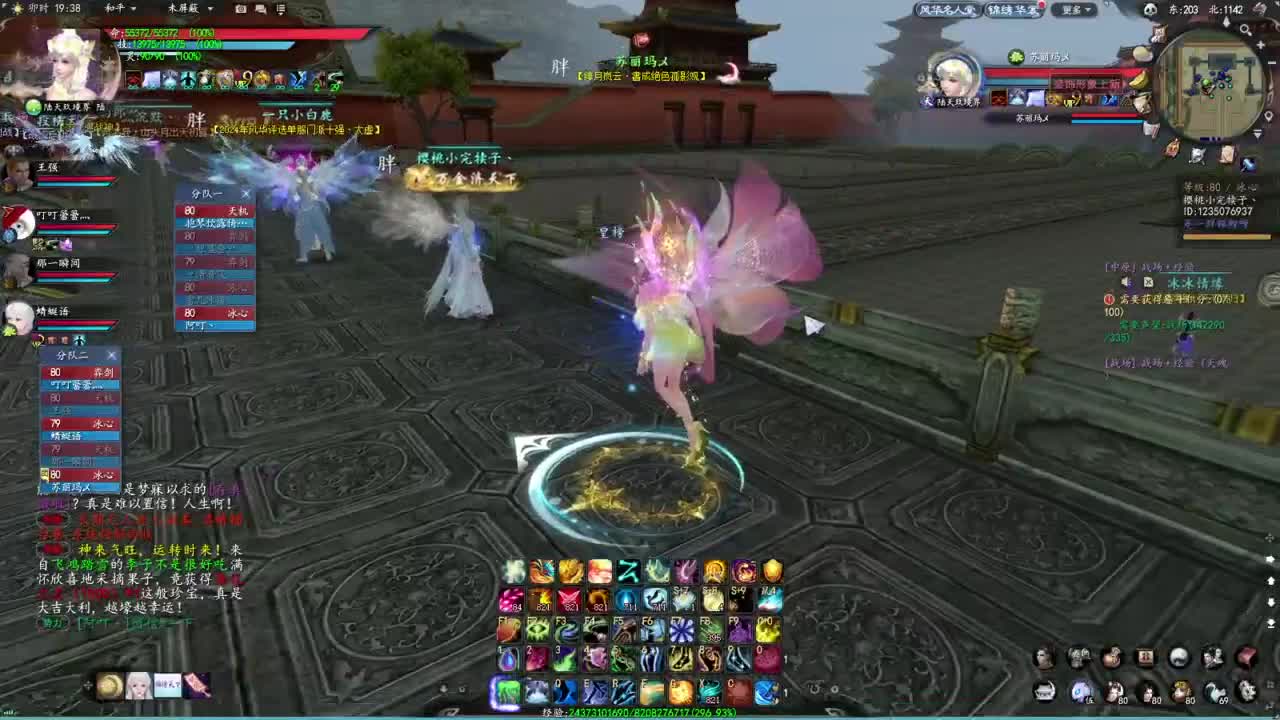Collapse the minimap using the minus toggle
This screenshot has width=1280, height=720.
pos(1271,61)
